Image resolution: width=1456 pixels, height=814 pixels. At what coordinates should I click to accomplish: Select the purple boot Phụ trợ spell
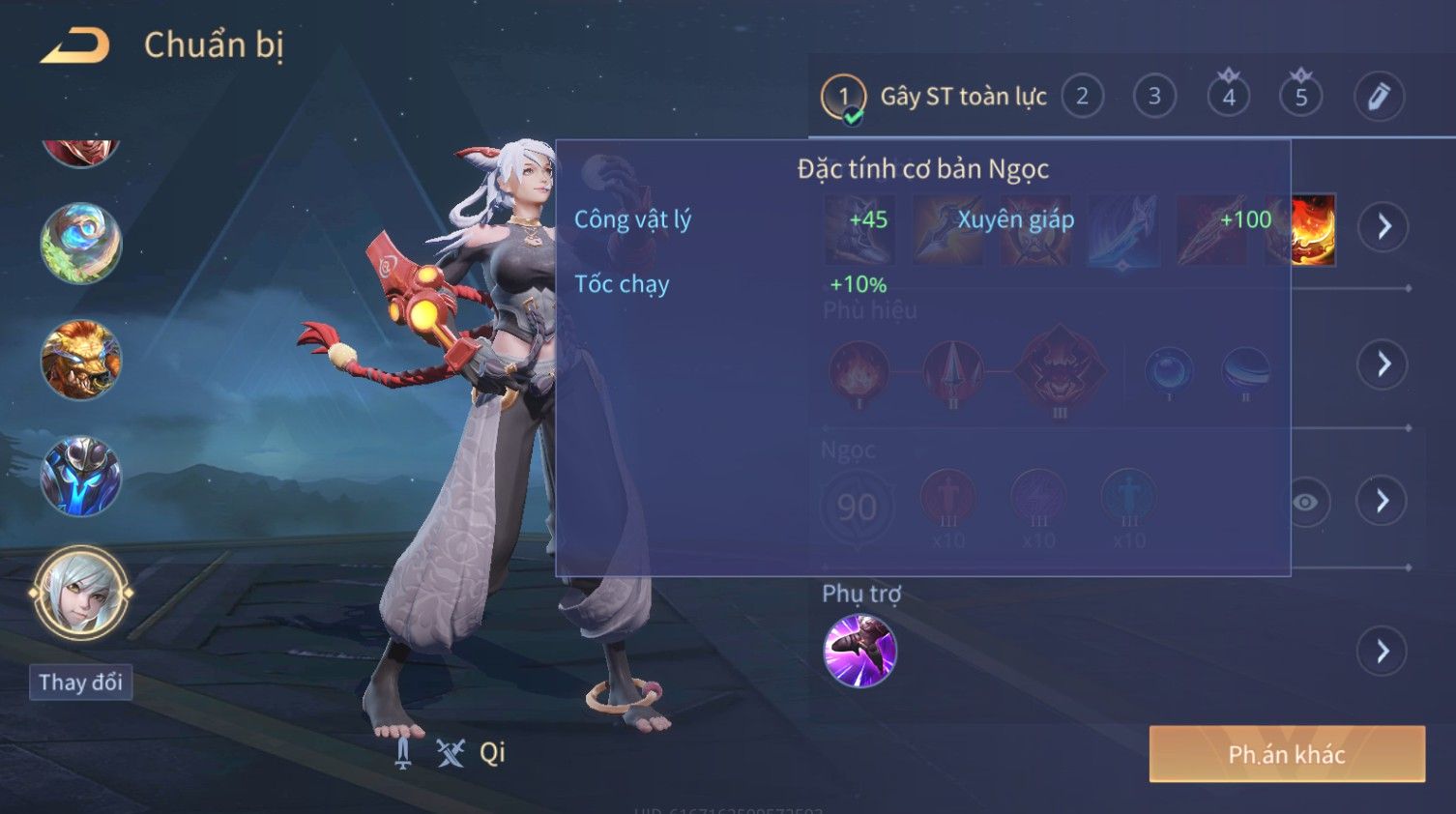coord(859,651)
